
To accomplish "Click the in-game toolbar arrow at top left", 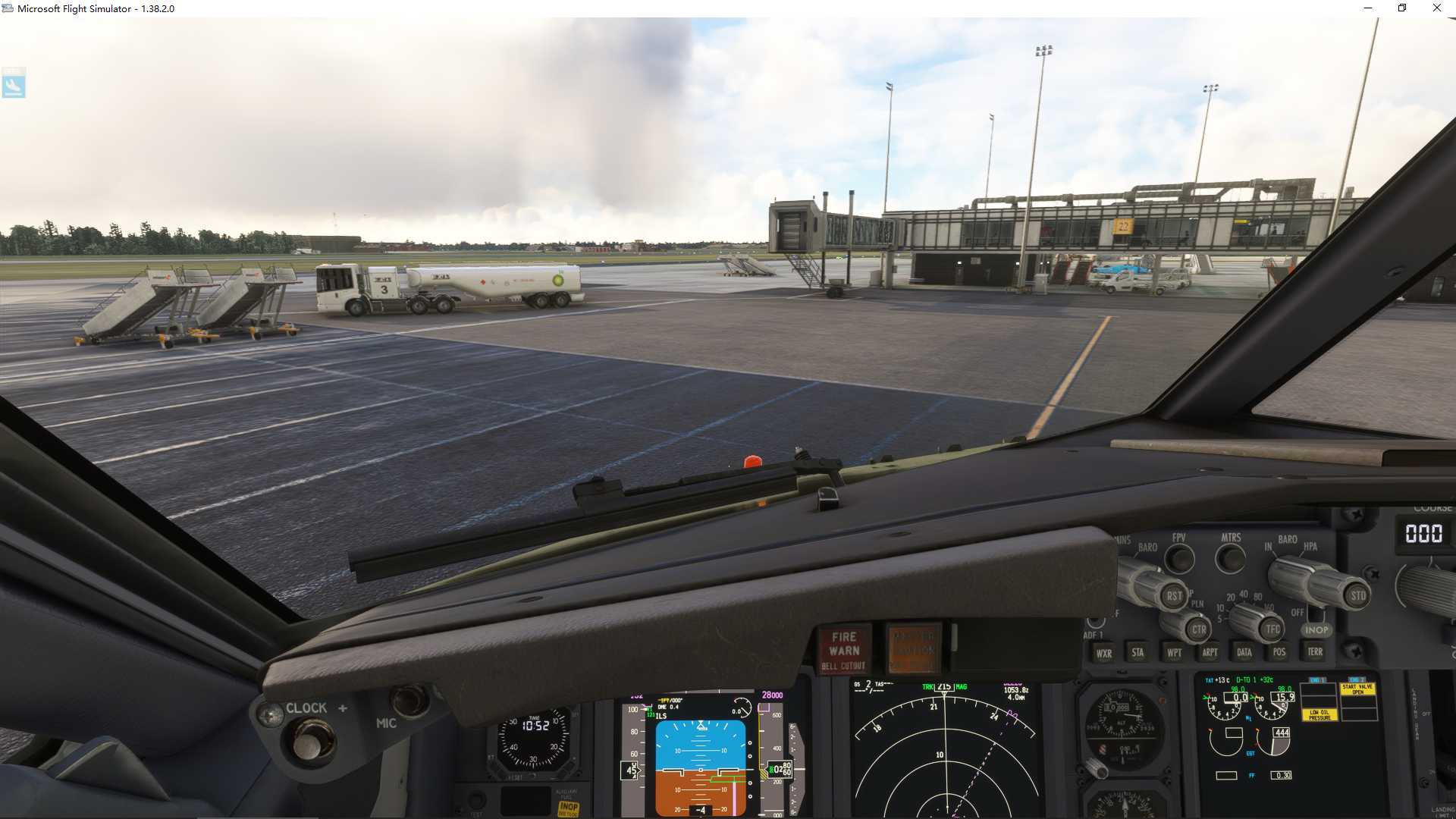I will click(14, 84).
